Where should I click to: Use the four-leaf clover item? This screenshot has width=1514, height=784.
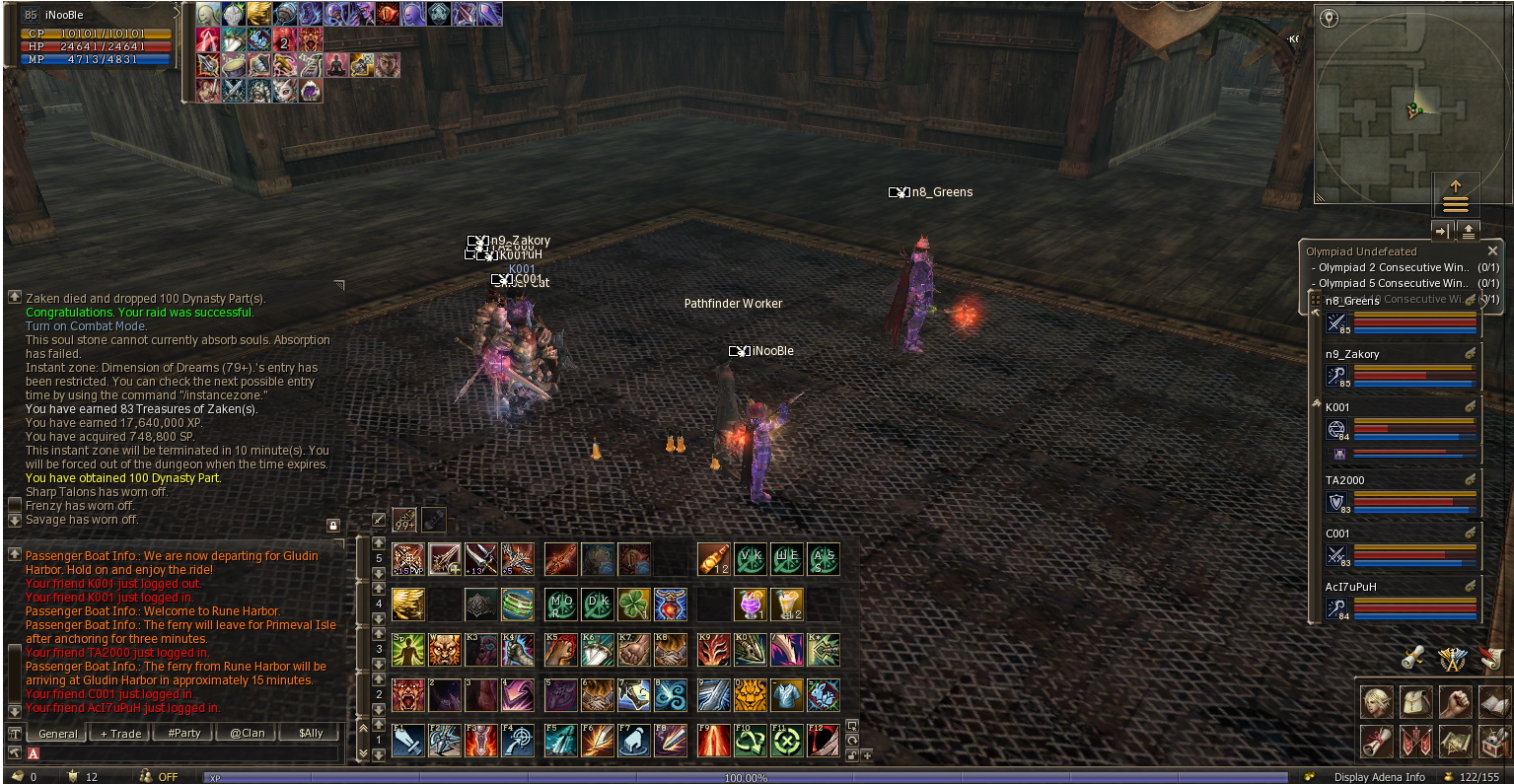(634, 604)
